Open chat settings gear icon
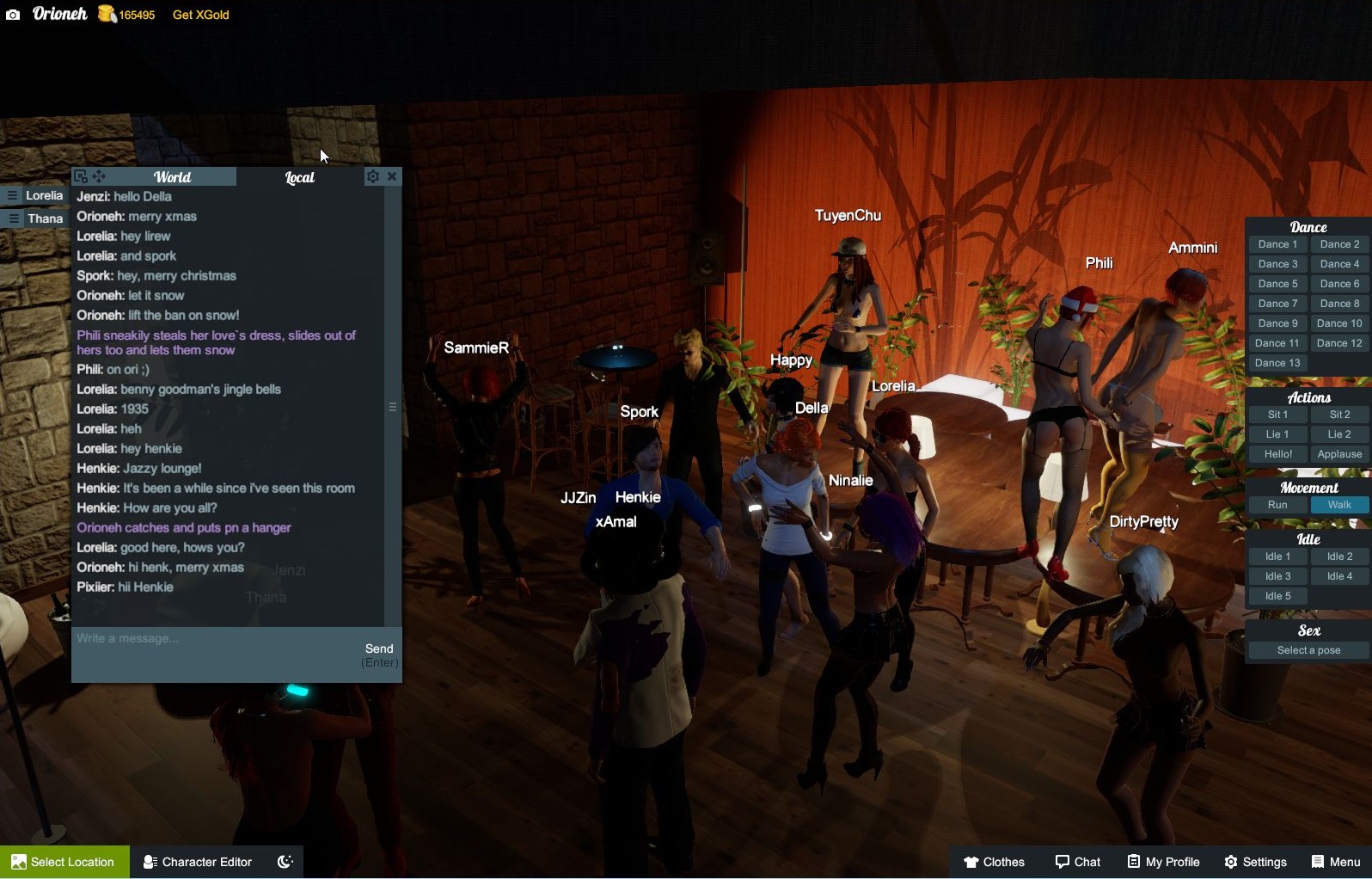 (x=372, y=176)
